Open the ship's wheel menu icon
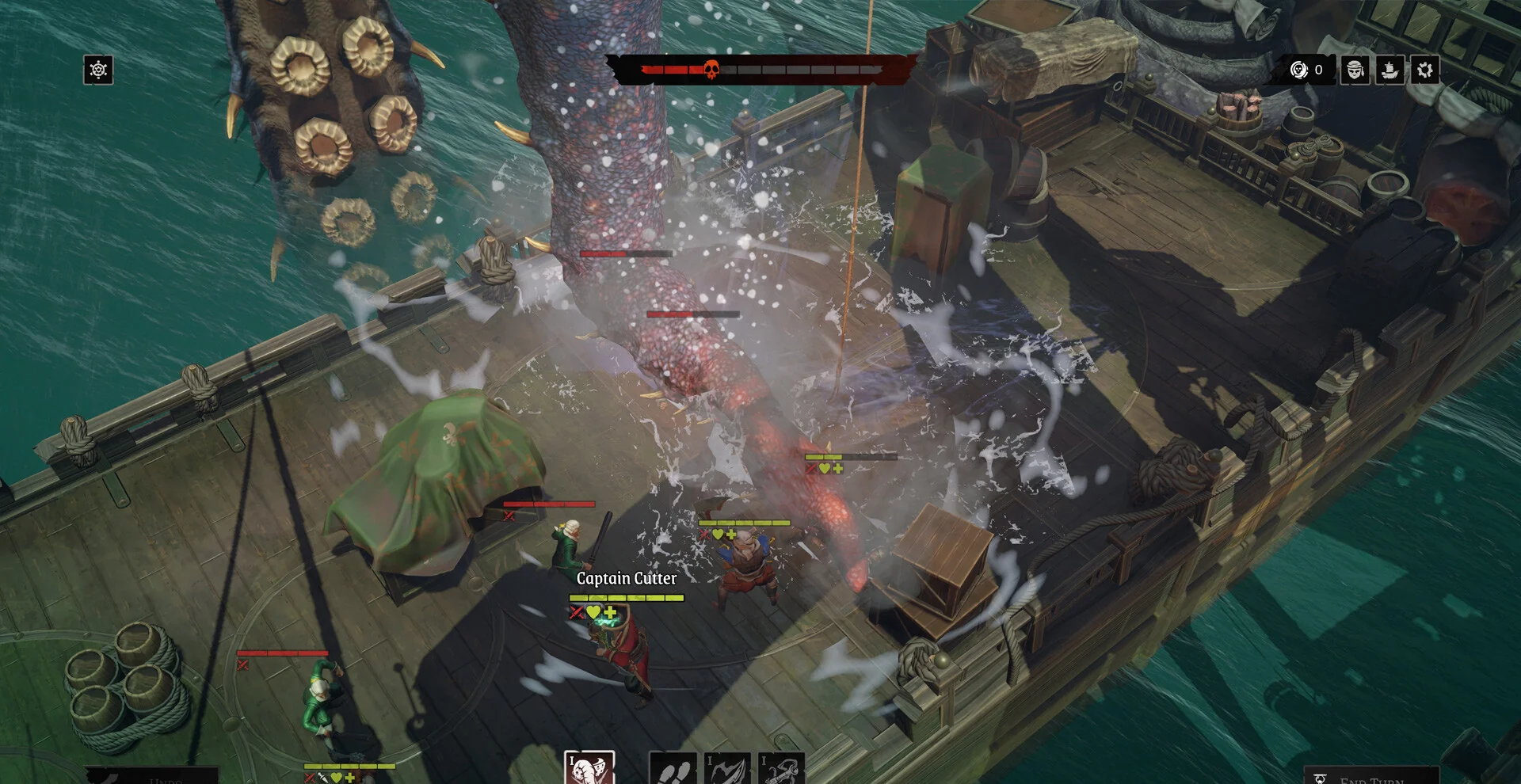Viewport: 1521px width, 784px height. 98,70
